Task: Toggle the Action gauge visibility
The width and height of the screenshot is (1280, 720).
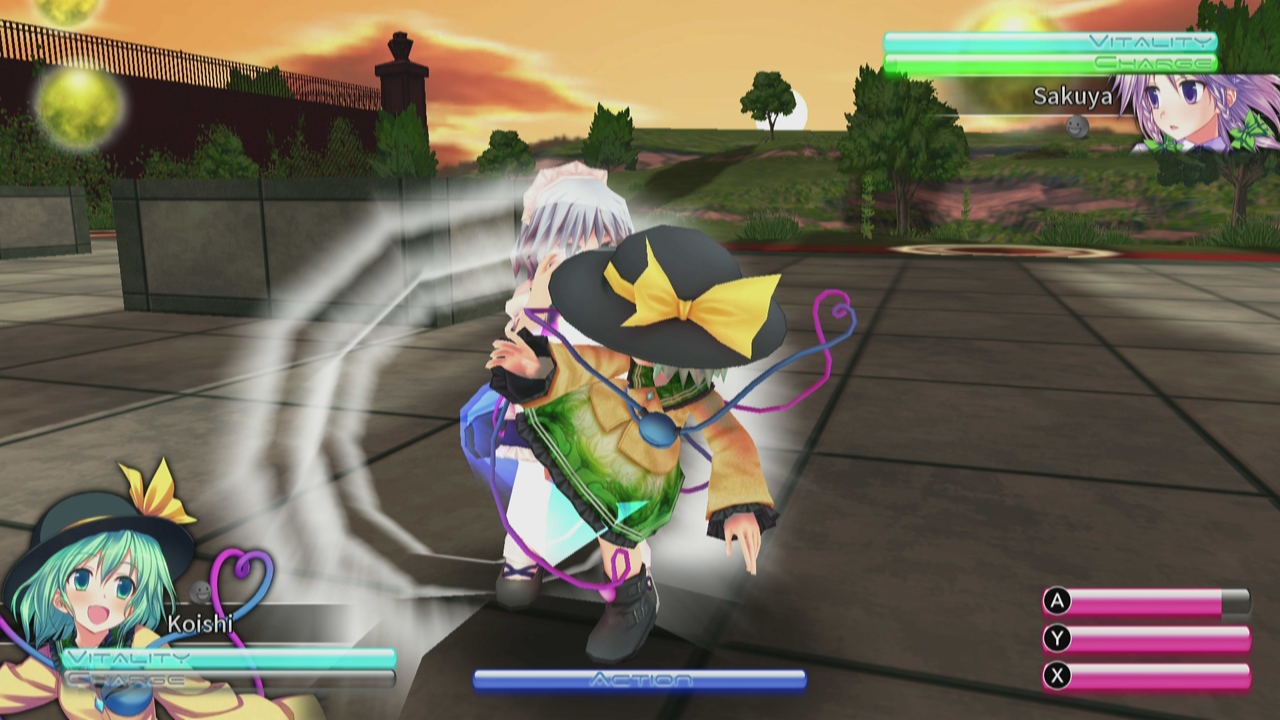Action: point(640,679)
